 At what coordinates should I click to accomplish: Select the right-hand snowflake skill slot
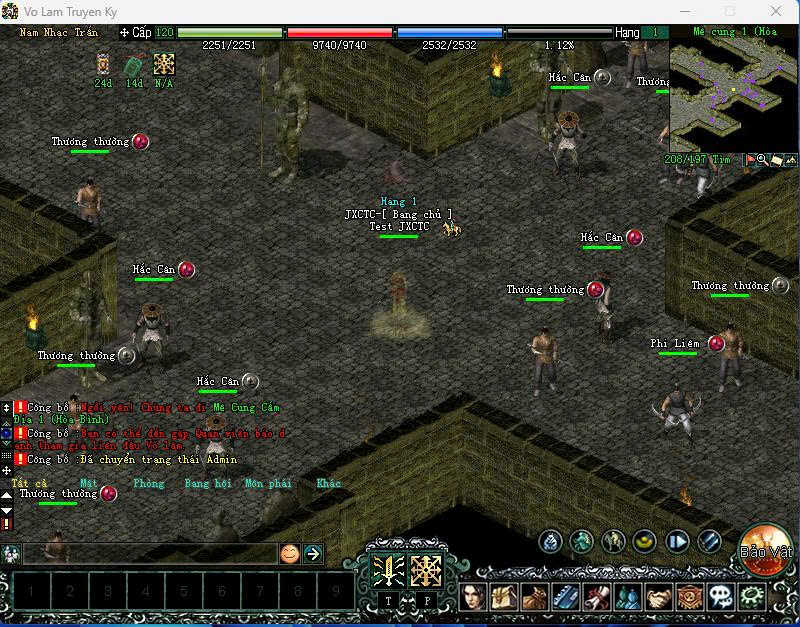[427, 571]
